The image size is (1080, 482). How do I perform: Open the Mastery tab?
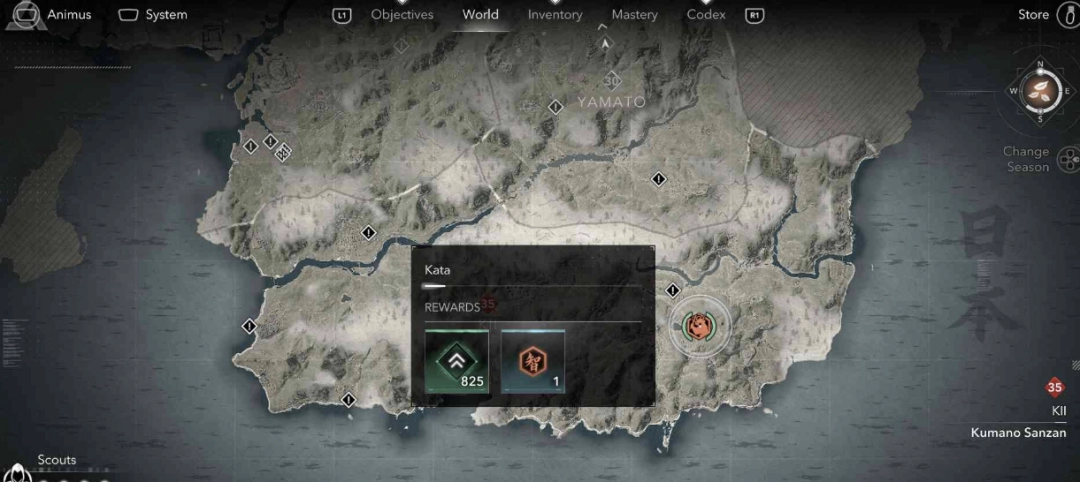point(635,15)
